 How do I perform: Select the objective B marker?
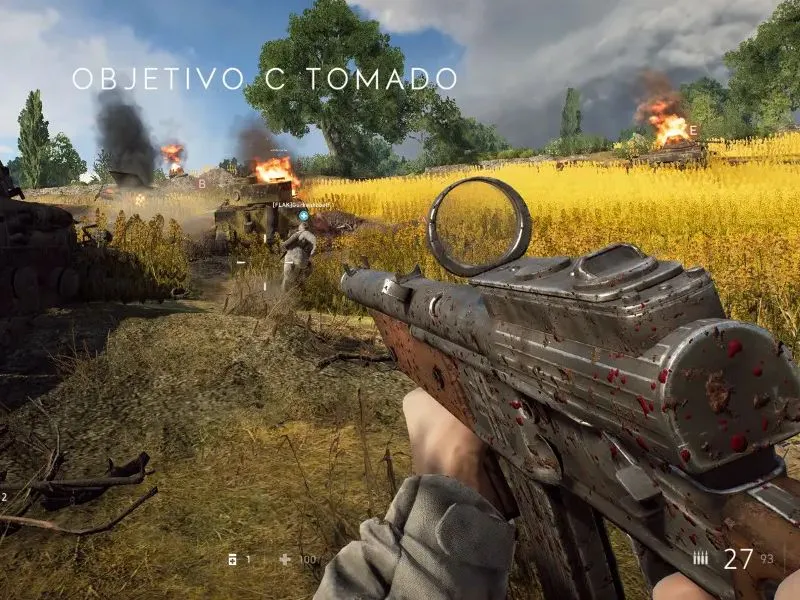click(x=202, y=184)
